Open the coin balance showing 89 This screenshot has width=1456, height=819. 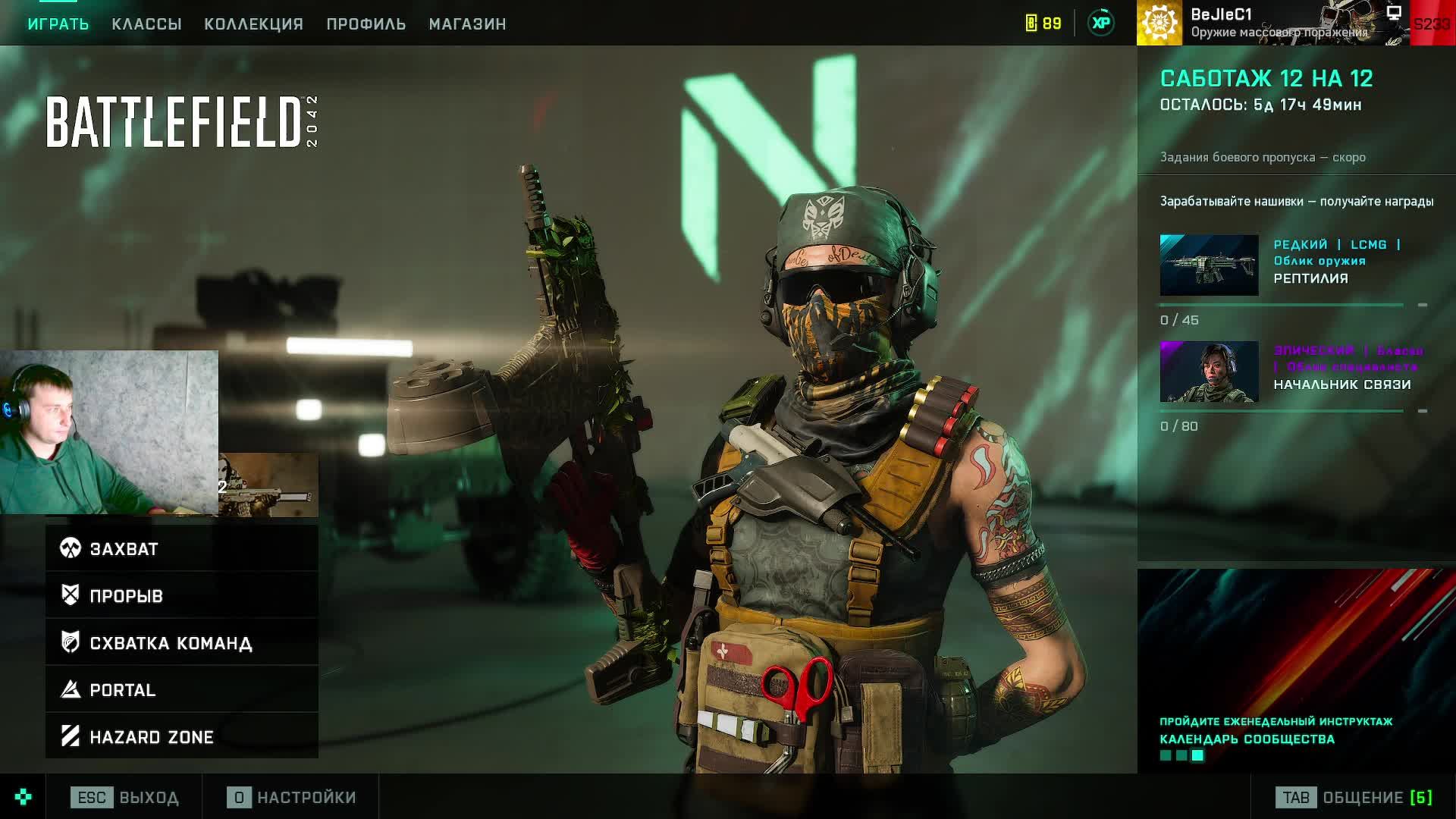pyautogui.click(x=1043, y=24)
